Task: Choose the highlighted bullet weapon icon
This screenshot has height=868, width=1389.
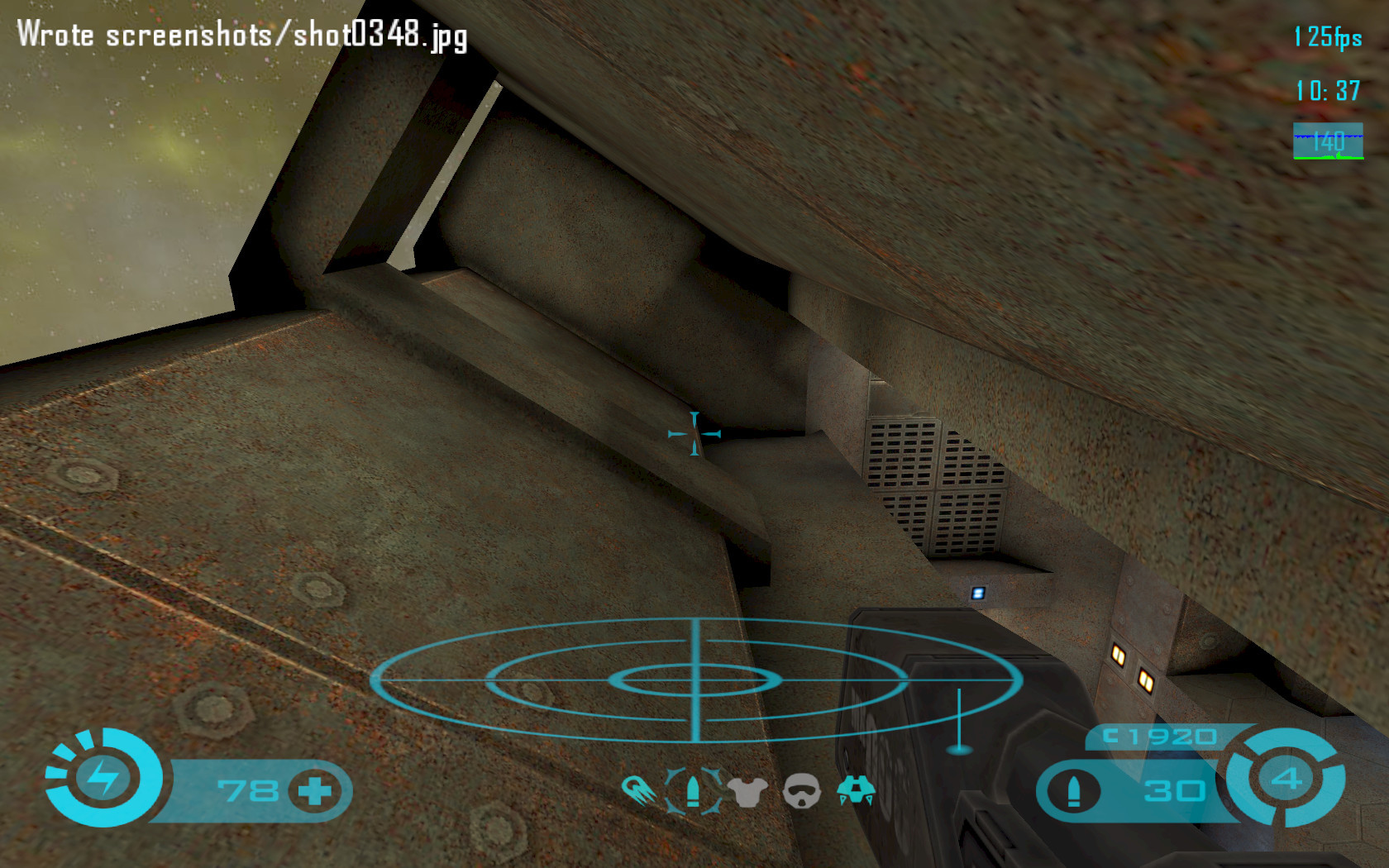Action: click(693, 791)
